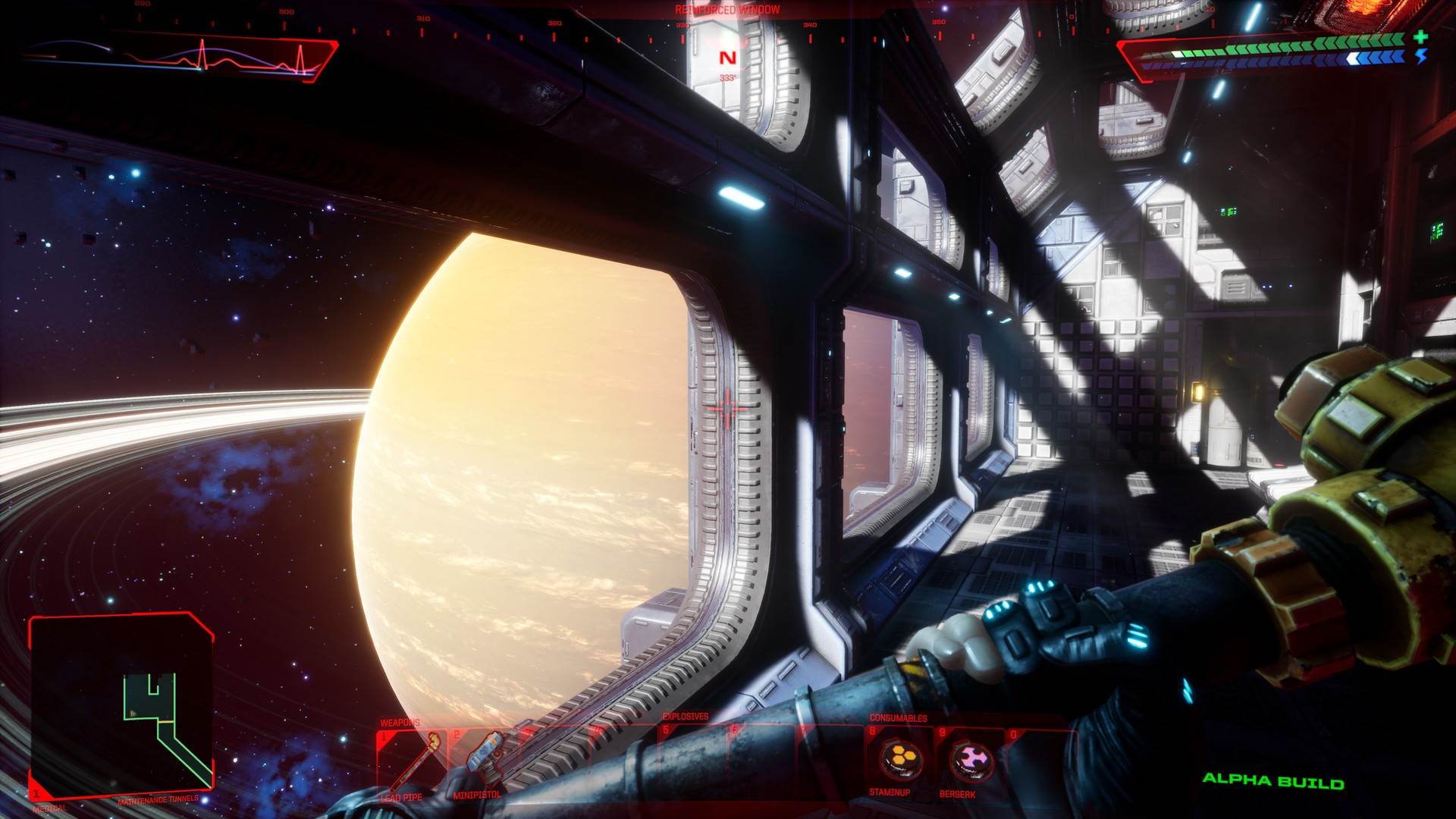Viewport: 1456px width, 819px height.
Task: Click the north marker on the compass
Action: pyautogui.click(x=729, y=56)
